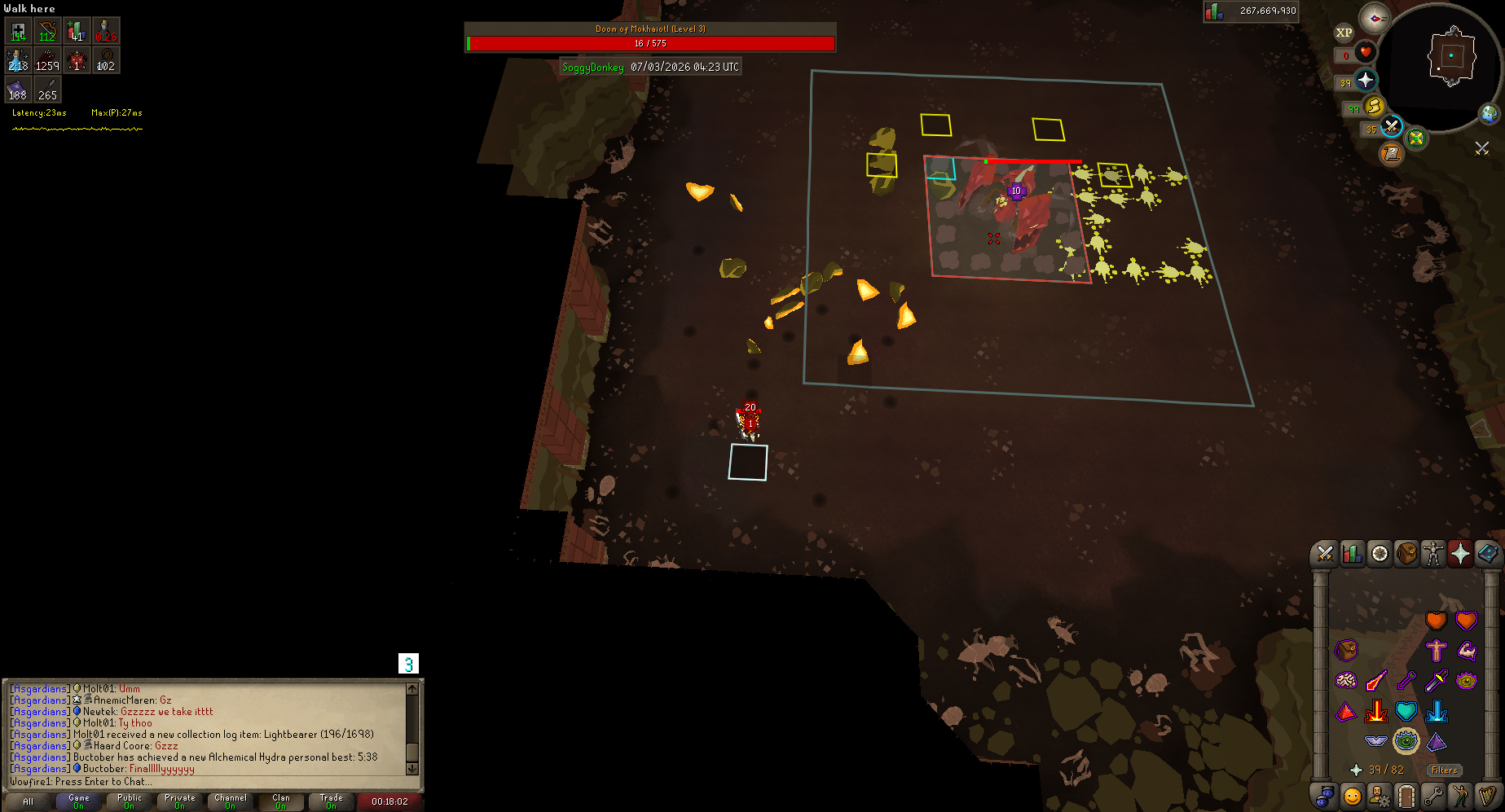
Task: Open the Music Player harp tab
Action: point(1488,795)
